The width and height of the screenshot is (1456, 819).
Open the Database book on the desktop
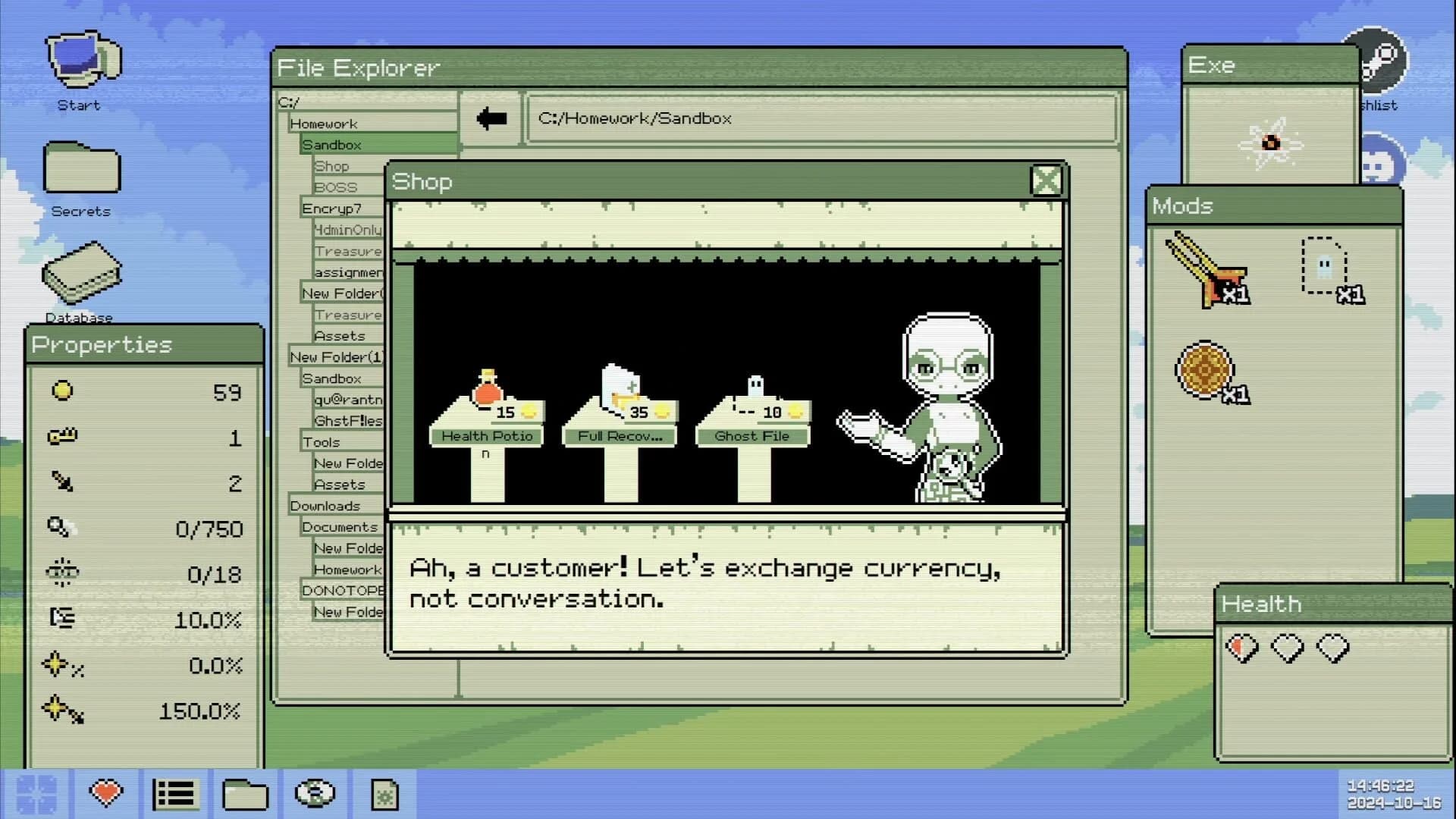[81, 273]
